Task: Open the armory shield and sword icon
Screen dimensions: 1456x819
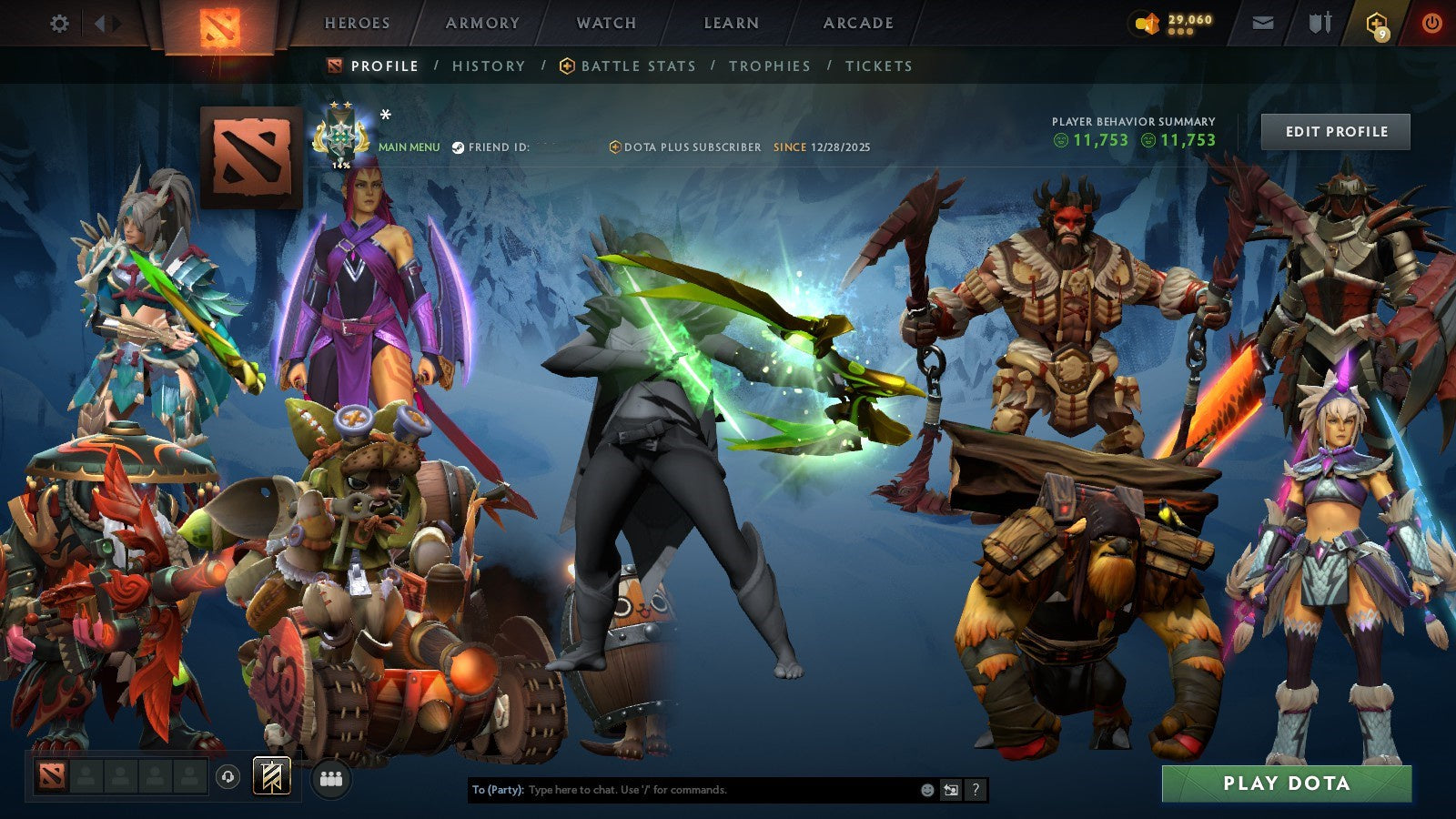Action: [x=1318, y=23]
